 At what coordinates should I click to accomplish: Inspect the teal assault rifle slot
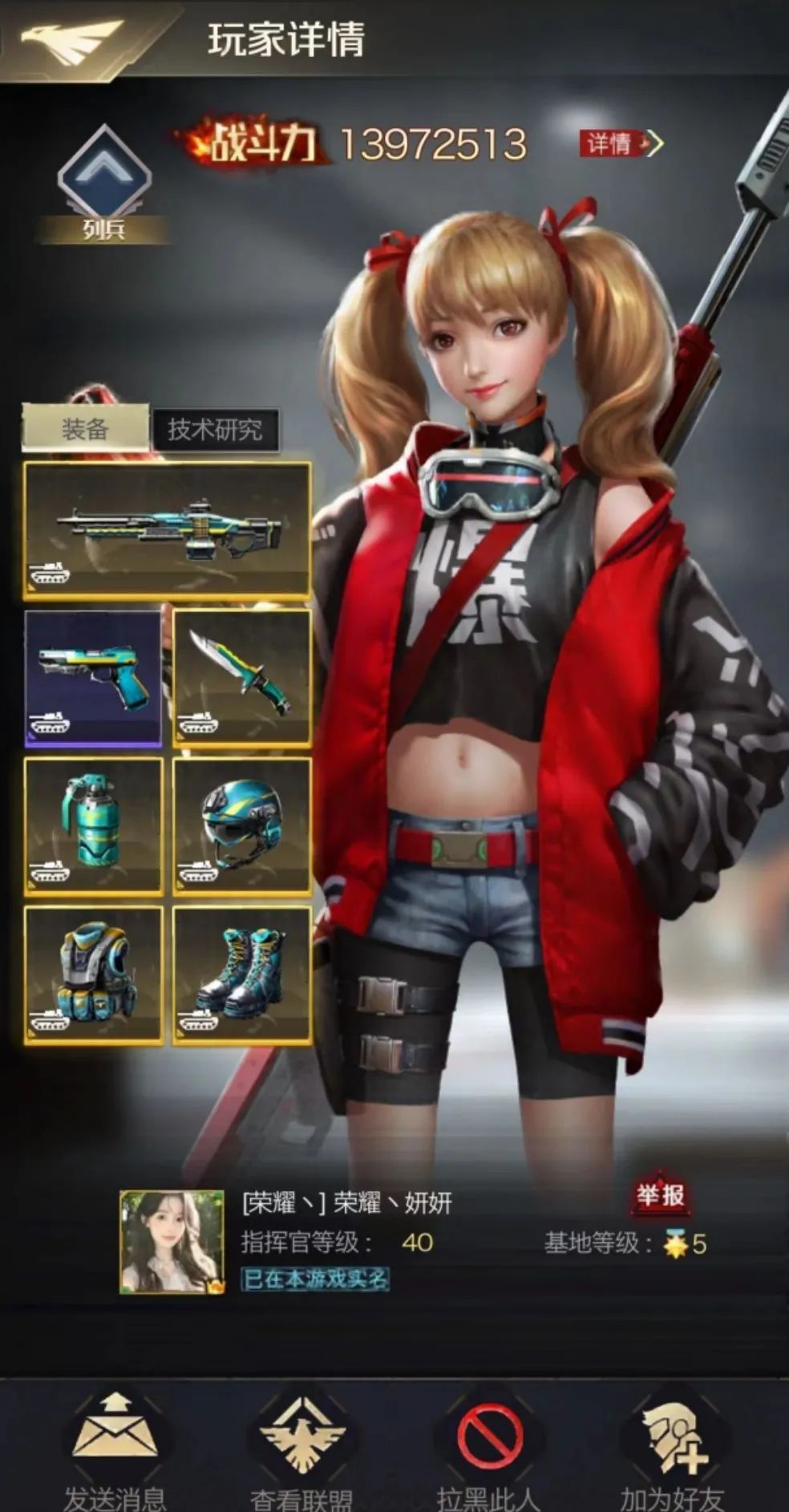pyautogui.click(x=167, y=529)
